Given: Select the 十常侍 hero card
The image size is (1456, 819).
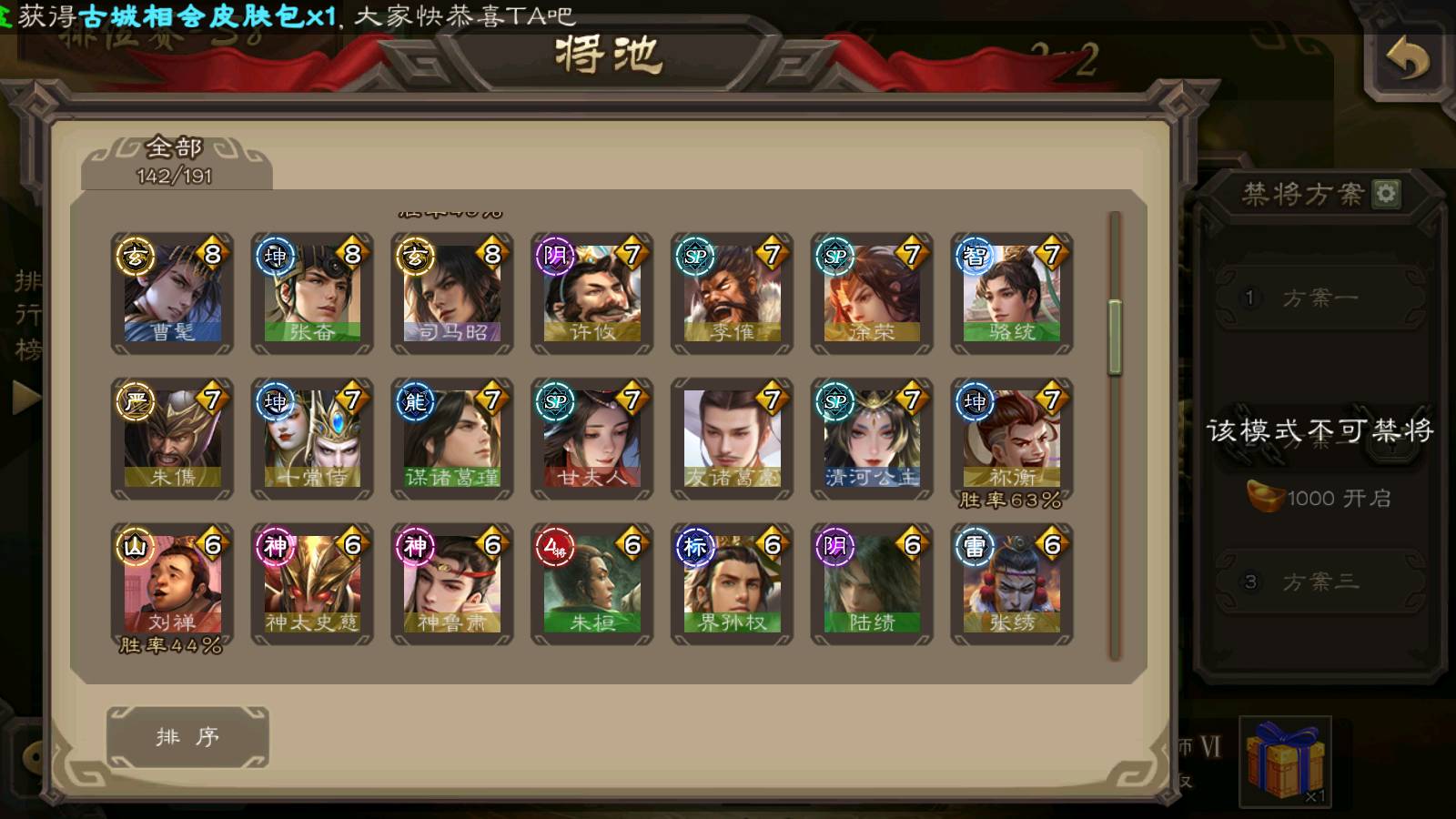Looking at the screenshot, I should (312, 439).
